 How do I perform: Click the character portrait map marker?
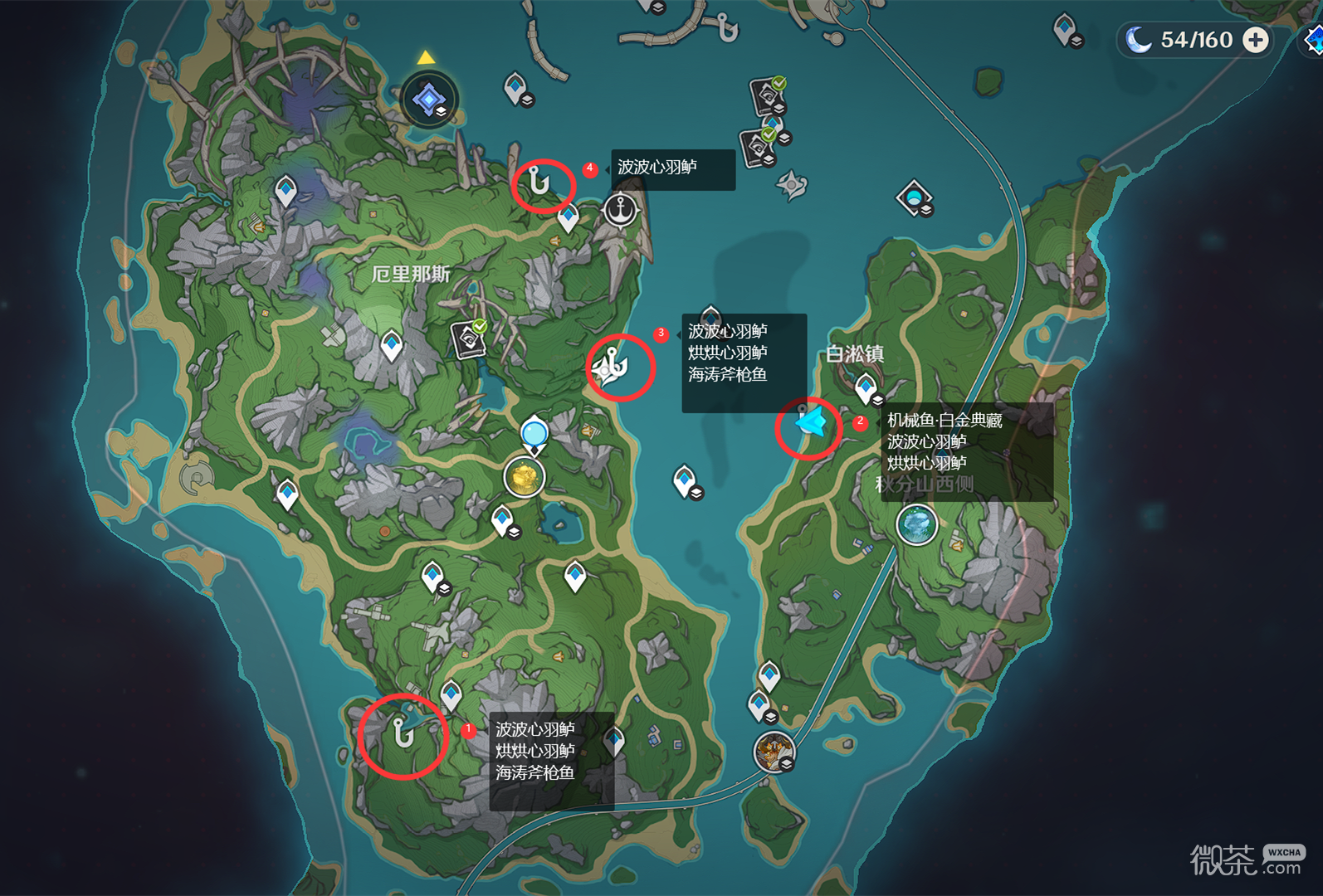[x=774, y=752]
